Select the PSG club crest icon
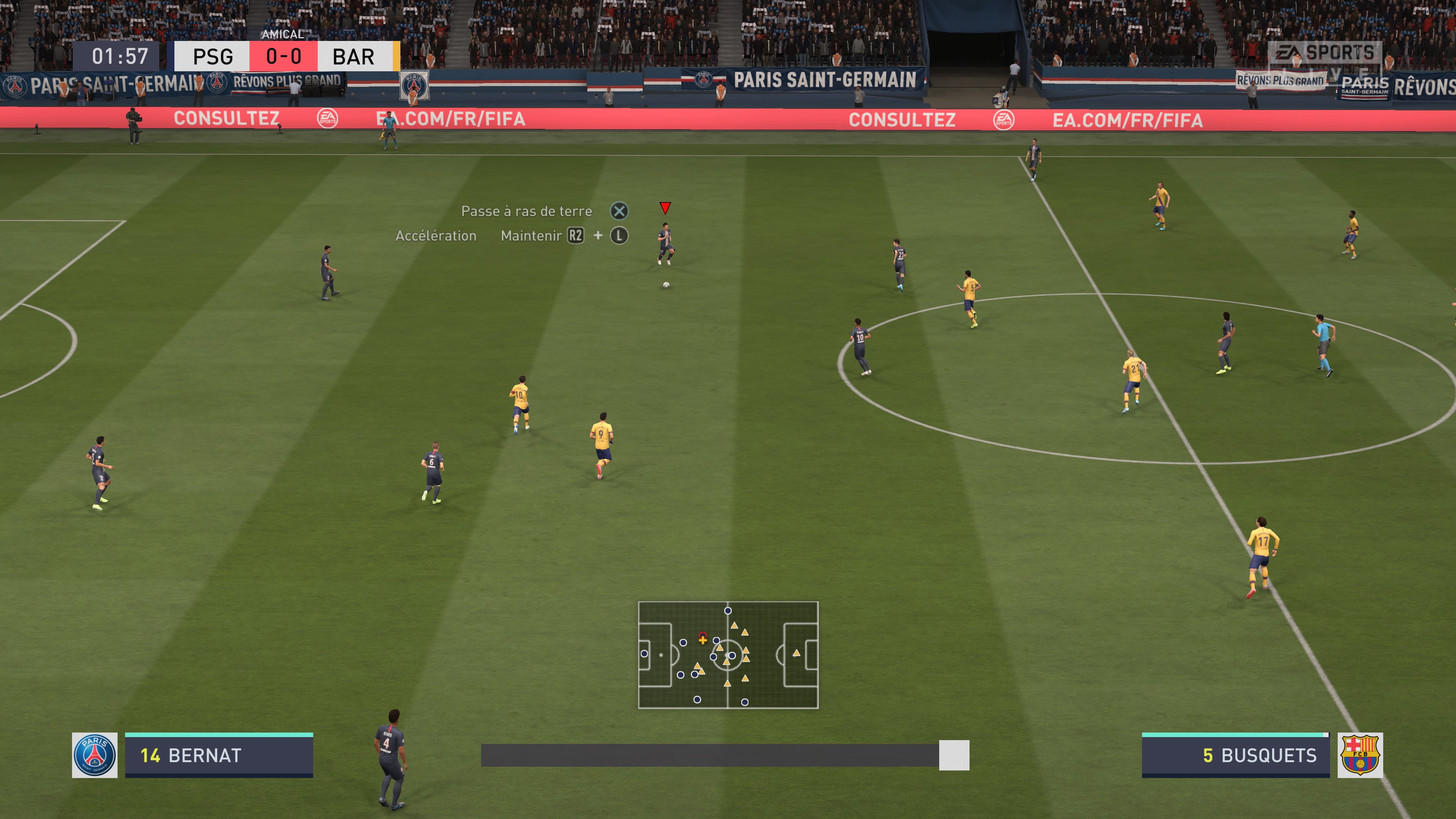This screenshot has height=819, width=1456. 94,755
